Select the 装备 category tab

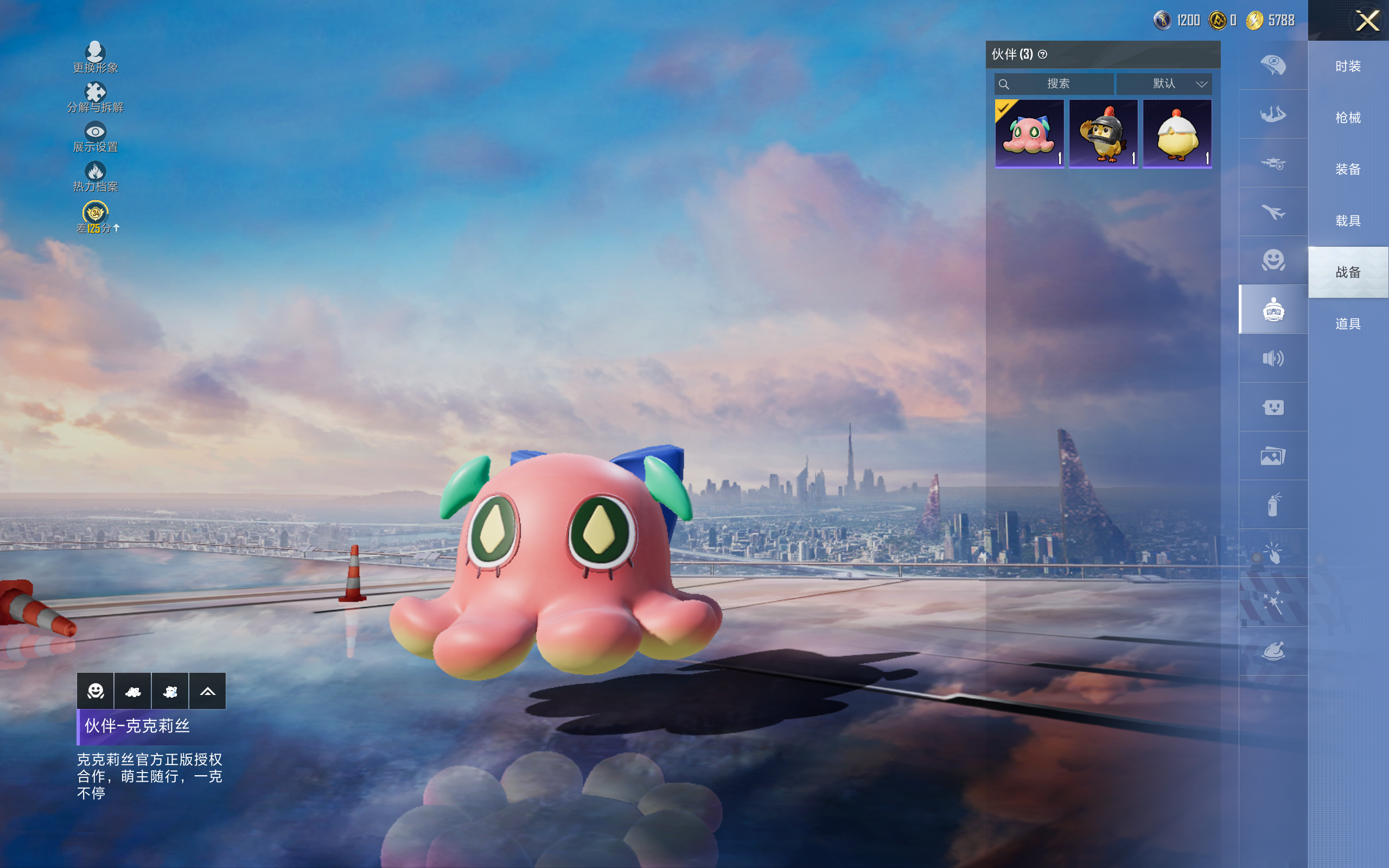[1348, 169]
